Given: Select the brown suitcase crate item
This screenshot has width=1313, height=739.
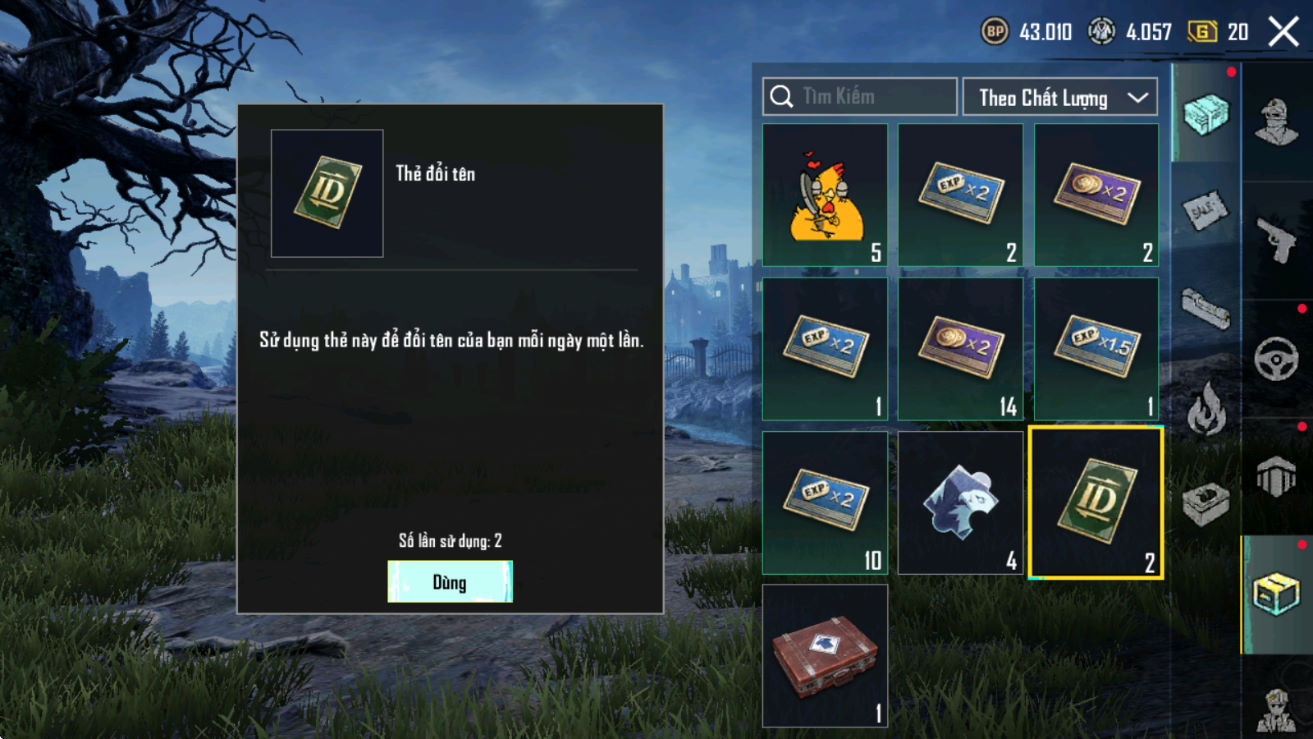Looking at the screenshot, I should (825, 656).
